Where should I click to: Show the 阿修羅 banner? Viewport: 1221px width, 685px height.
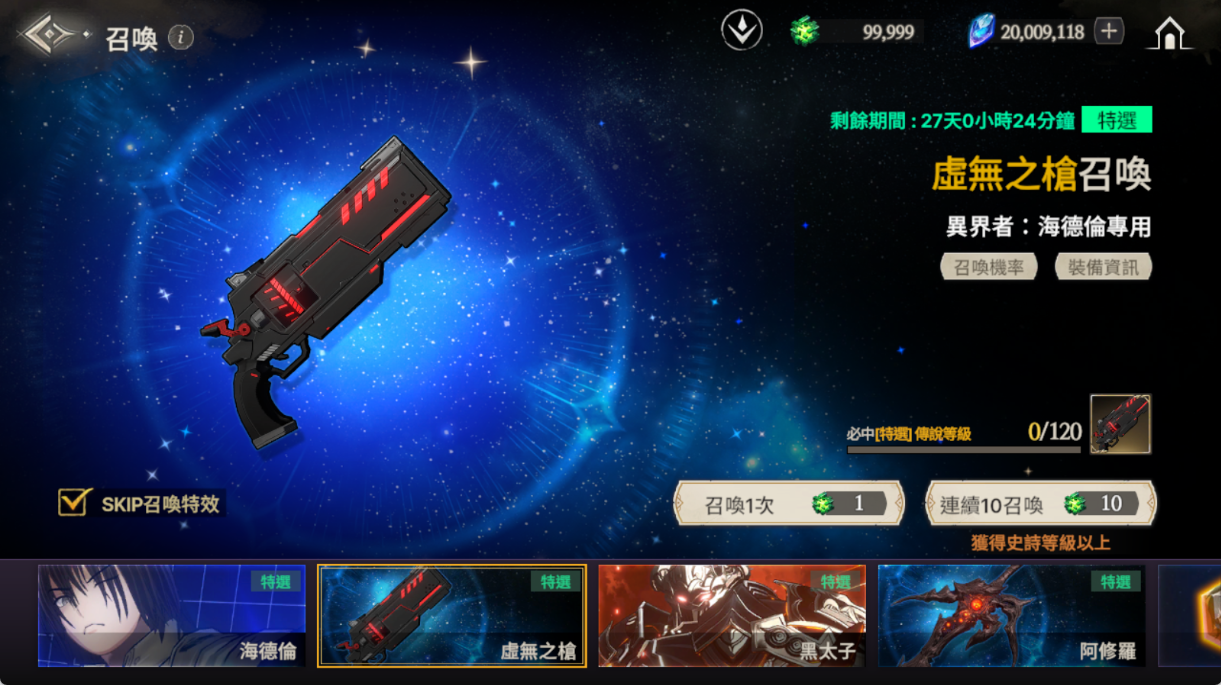1011,616
